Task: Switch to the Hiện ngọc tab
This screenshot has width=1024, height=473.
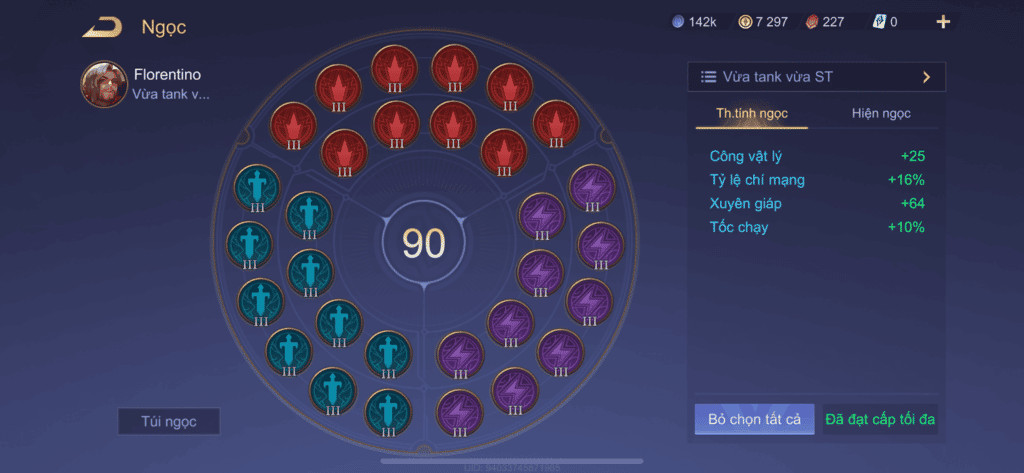Action: click(x=881, y=113)
